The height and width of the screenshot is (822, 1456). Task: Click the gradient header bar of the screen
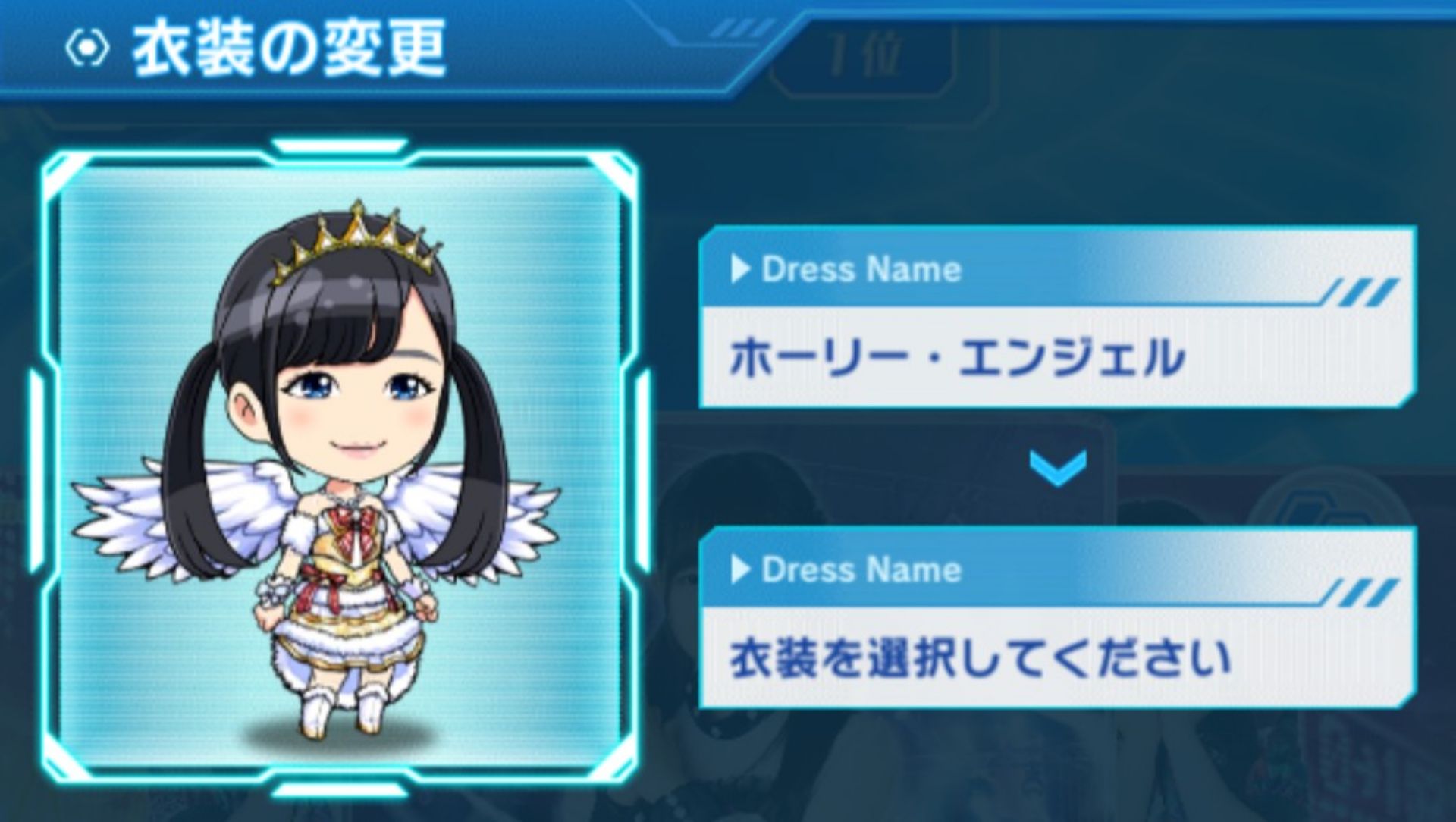click(x=531, y=45)
